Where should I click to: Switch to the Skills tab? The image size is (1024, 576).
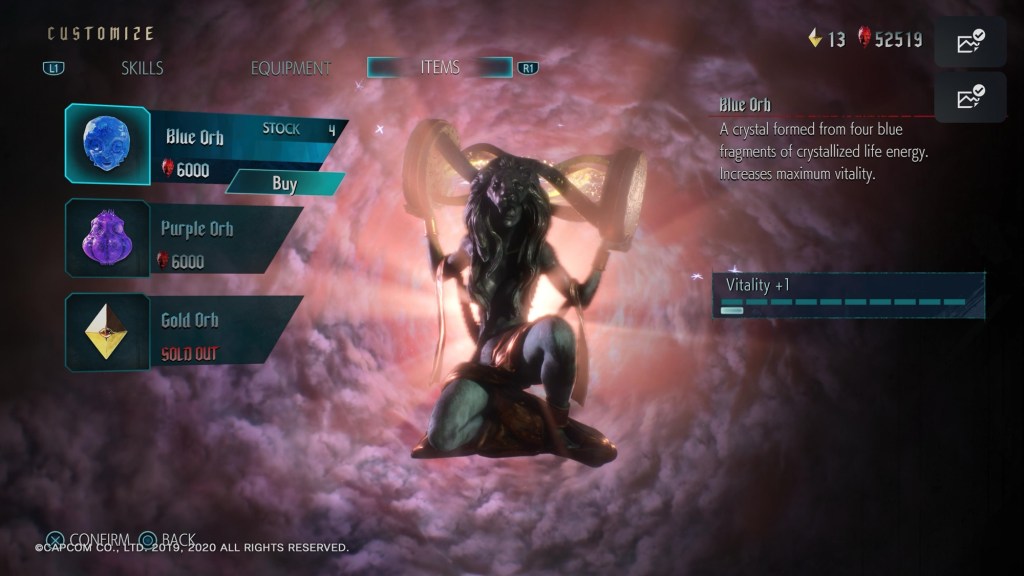[142, 68]
